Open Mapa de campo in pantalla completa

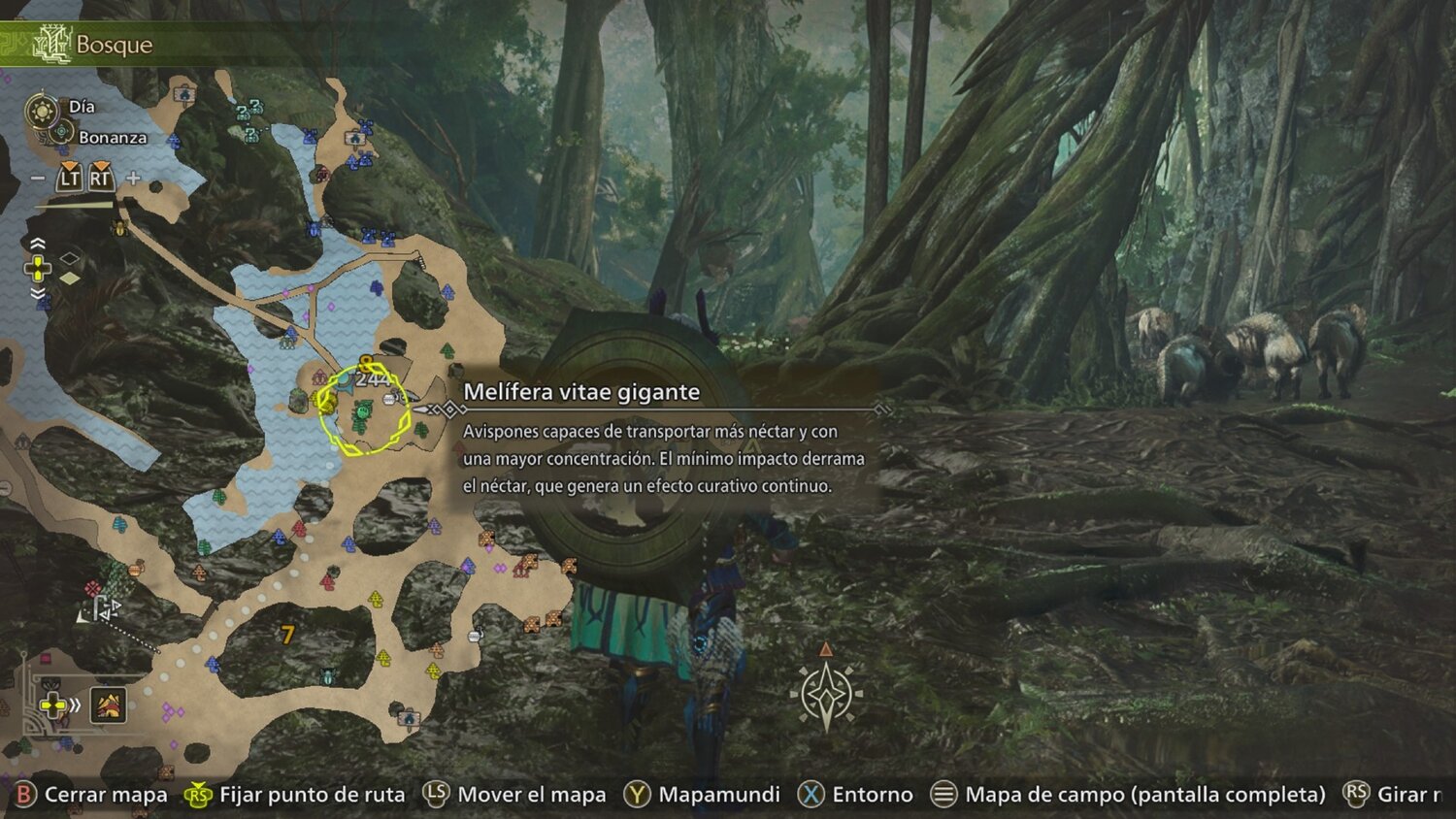pos(943,794)
